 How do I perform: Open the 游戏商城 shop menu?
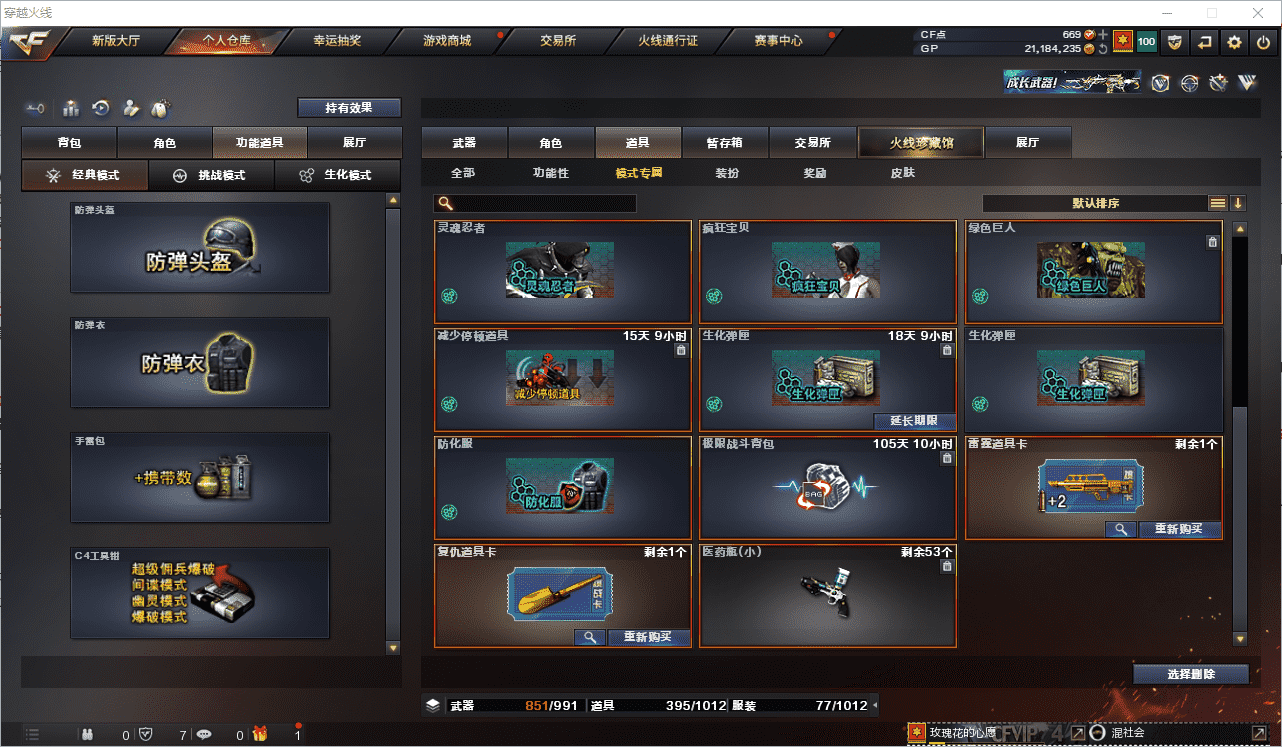click(x=446, y=41)
